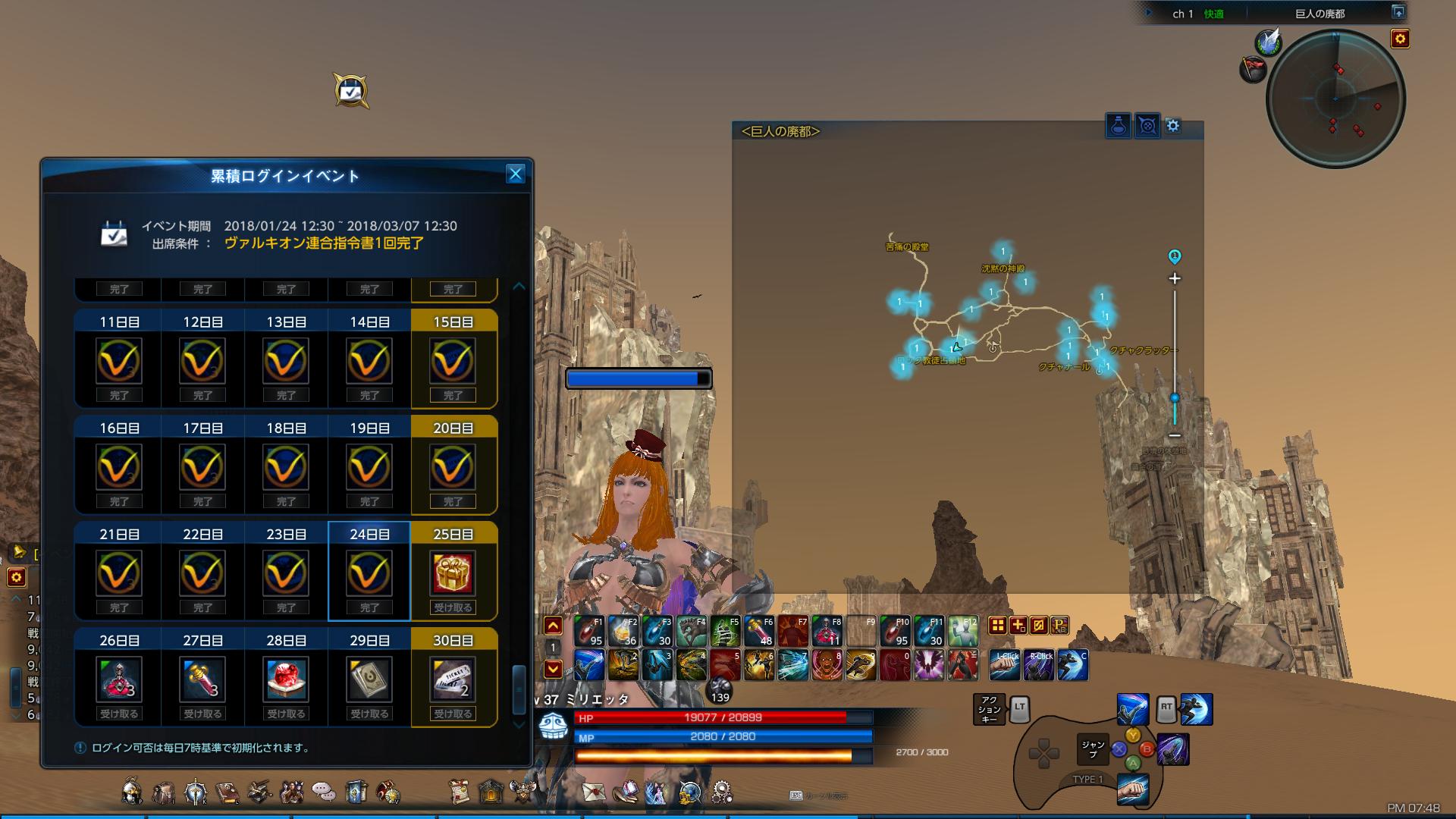
Task: Open the system gears settings icon
Action: [x=721, y=792]
